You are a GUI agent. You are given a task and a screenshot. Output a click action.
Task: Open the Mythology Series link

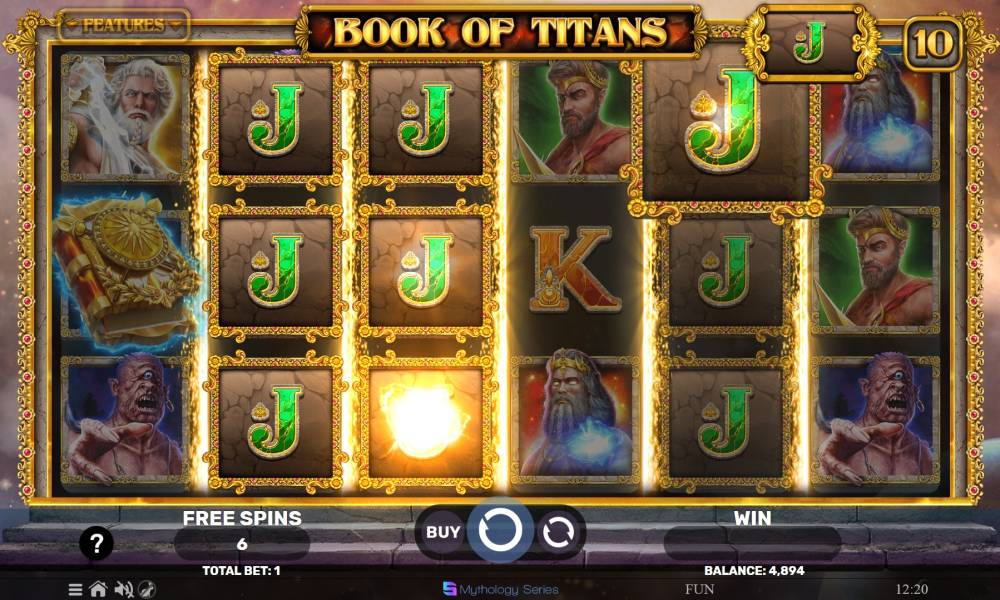pos(500,589)
